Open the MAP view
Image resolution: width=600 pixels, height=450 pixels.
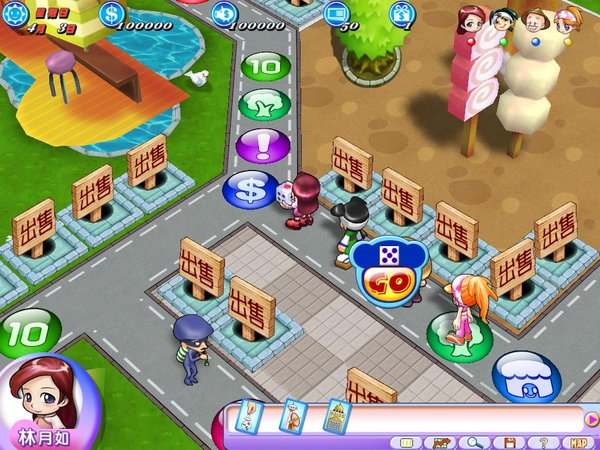[x=578, y=442]
